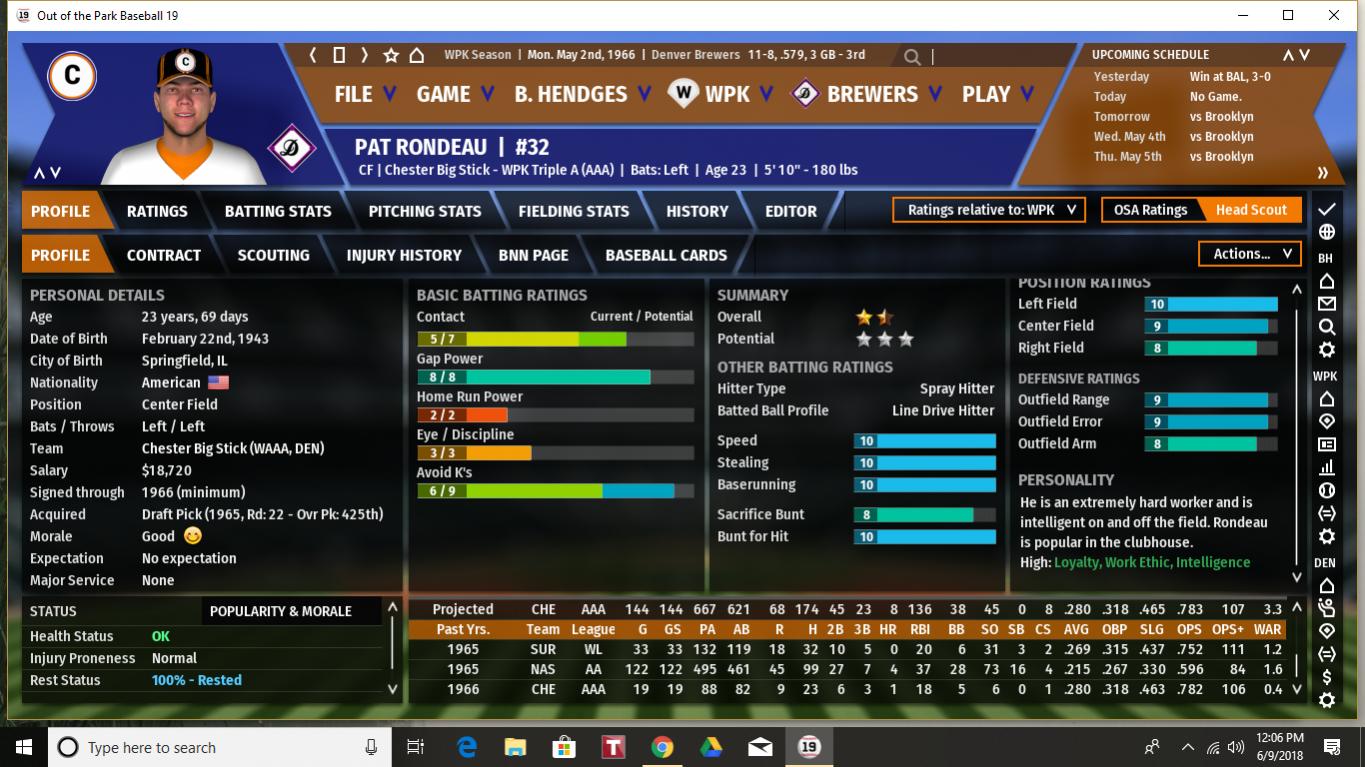View the BASEBALL CARDS sub-tab

tap(666, 255)
